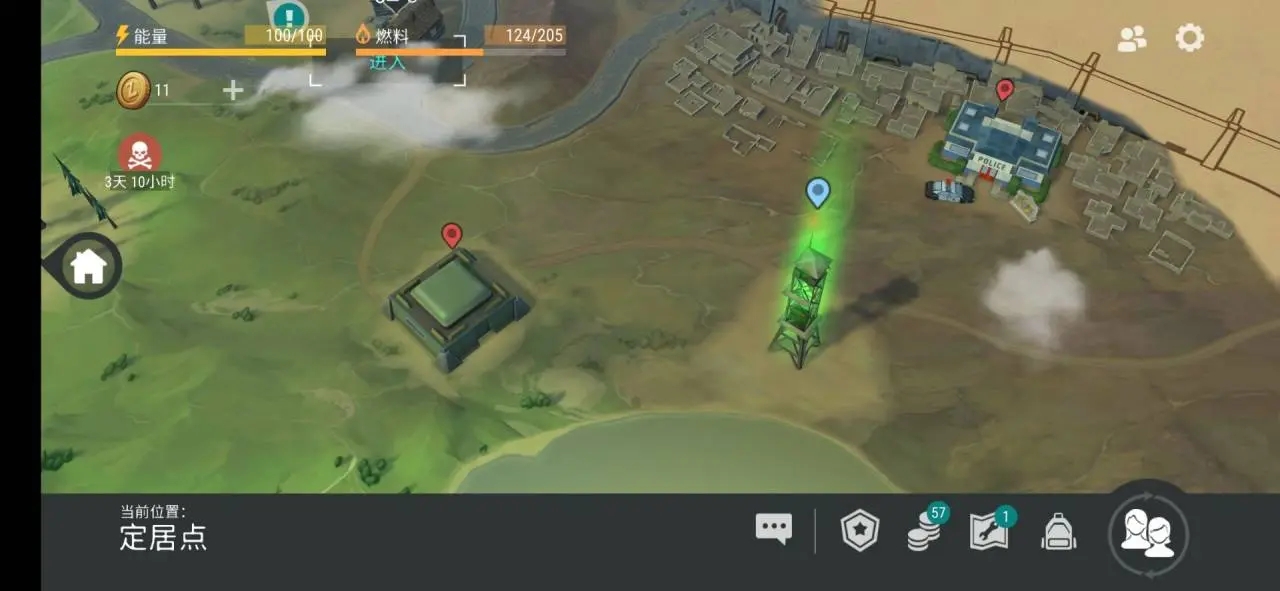Image resolution: width=1280 pixels, height=591 pixels.
Task: Select the police station's red pin
Action: [1005, 91]
